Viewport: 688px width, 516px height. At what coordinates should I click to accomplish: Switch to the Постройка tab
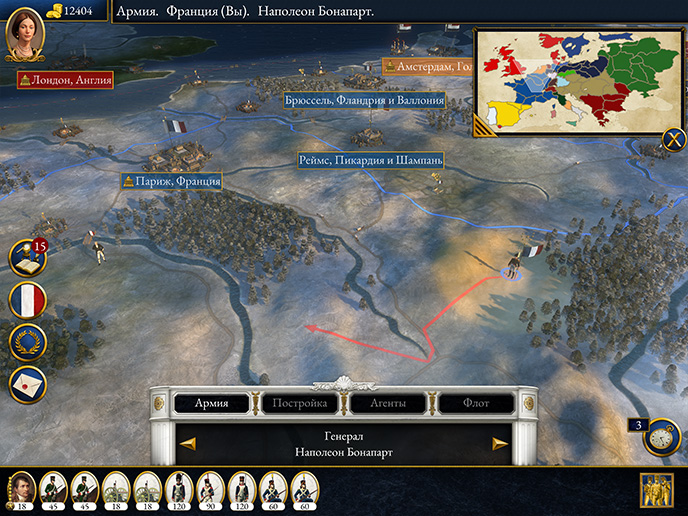click(x=300, y=404)
